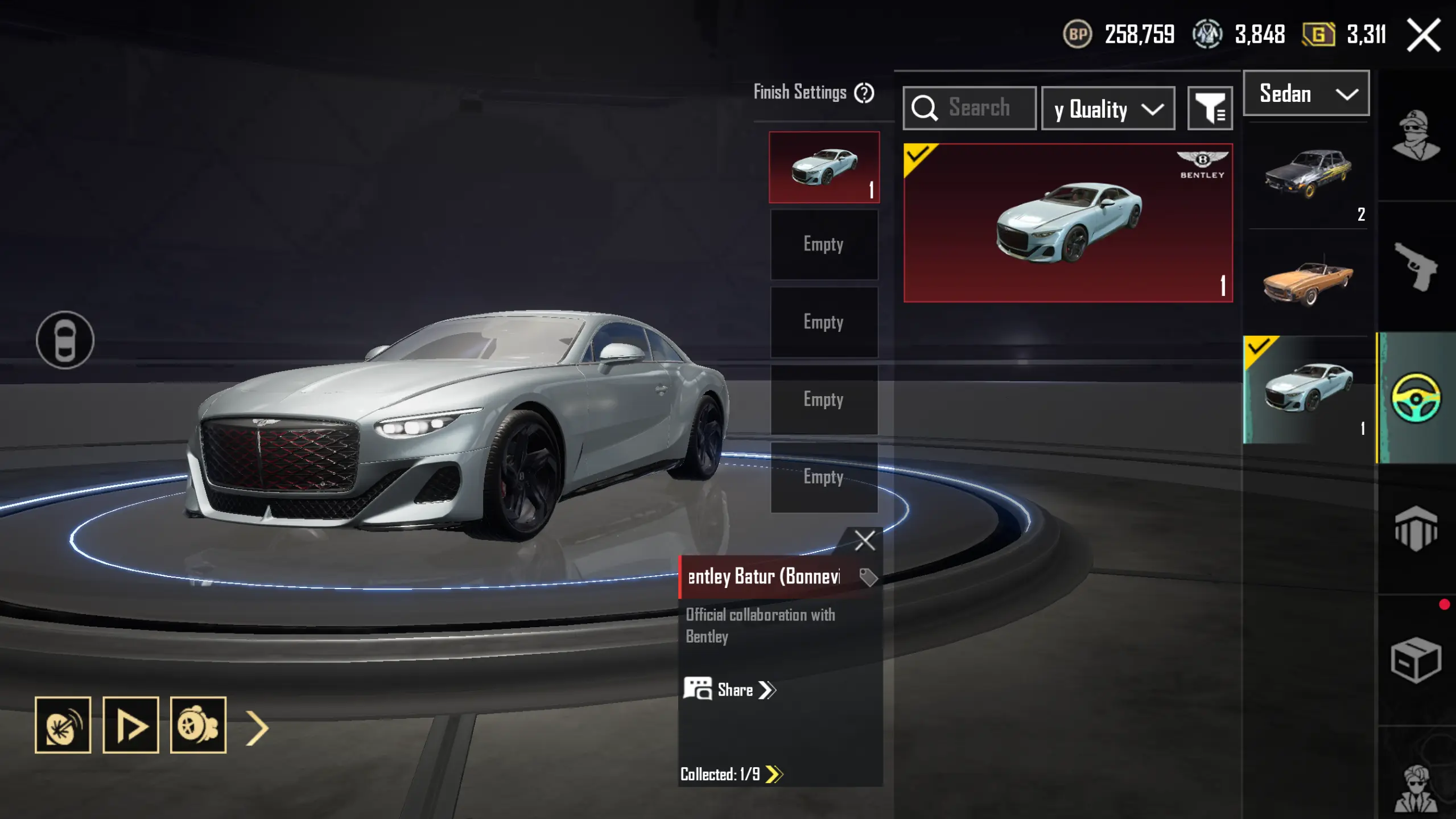1456x819 pixels.
Task: Switch to the steering wheel vehicles tab
Action: click(x=1416, y=397)
